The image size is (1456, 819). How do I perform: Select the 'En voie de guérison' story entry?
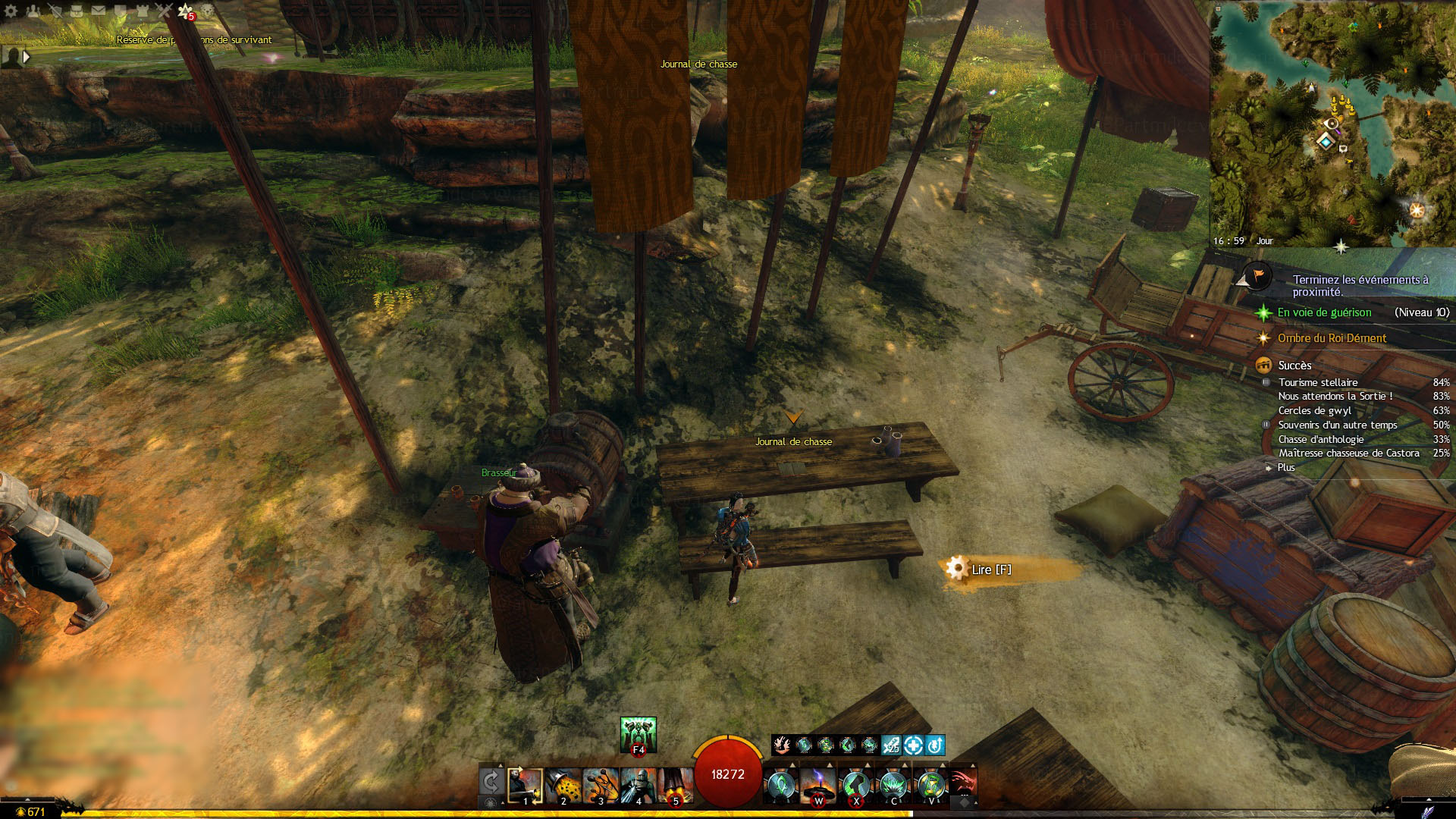[x=1324, y=312]
